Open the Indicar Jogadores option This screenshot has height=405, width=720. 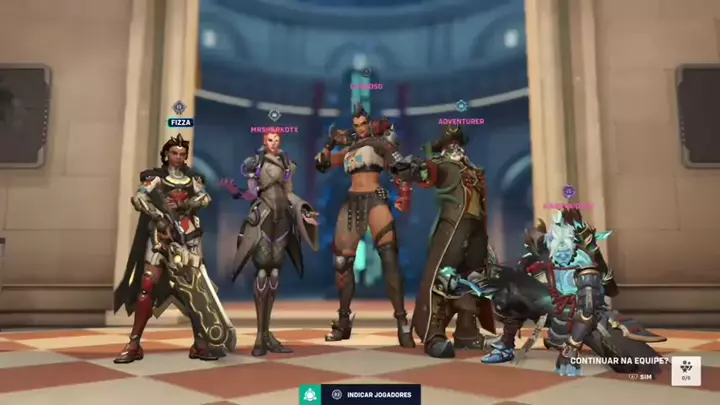pos(371,395)
